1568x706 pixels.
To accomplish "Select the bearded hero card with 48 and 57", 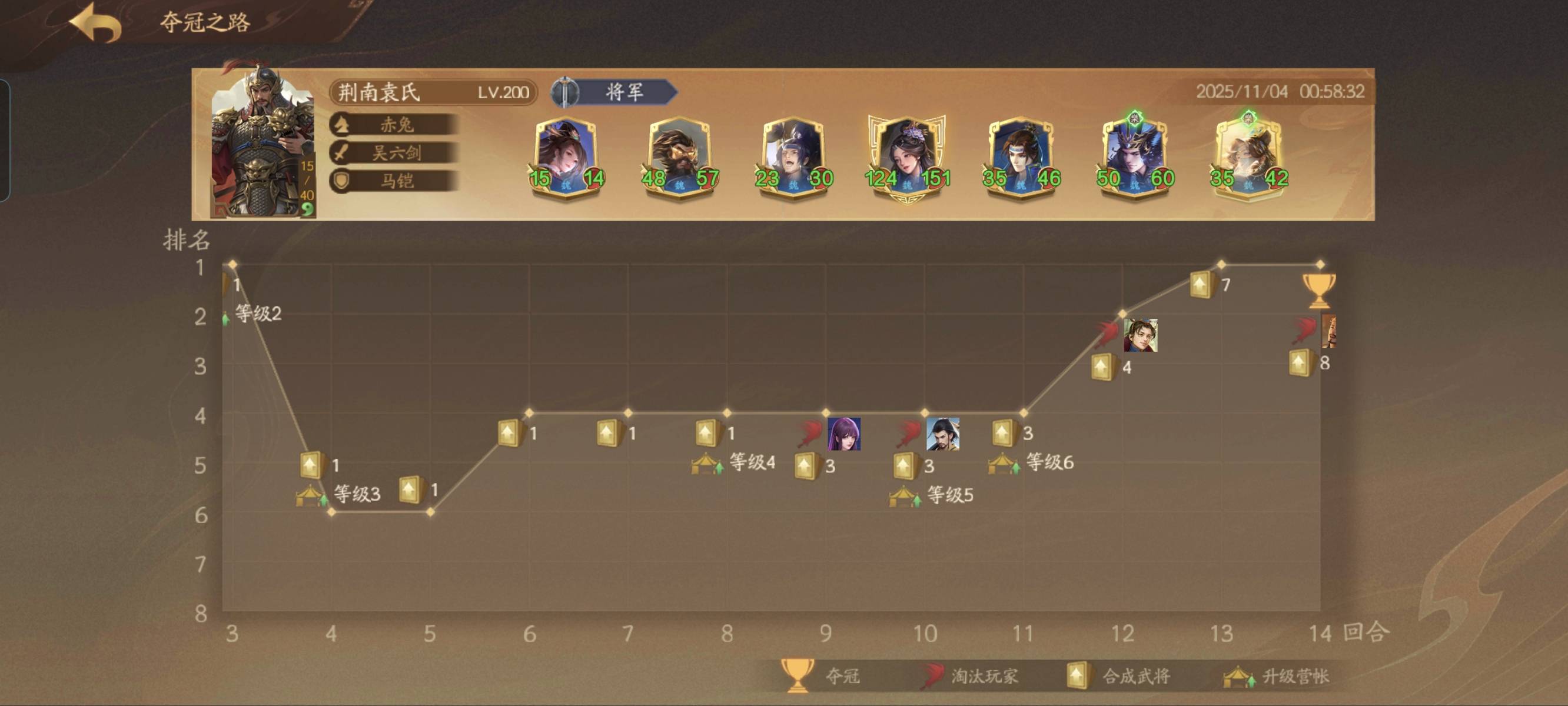I will (x=680, y=157).
